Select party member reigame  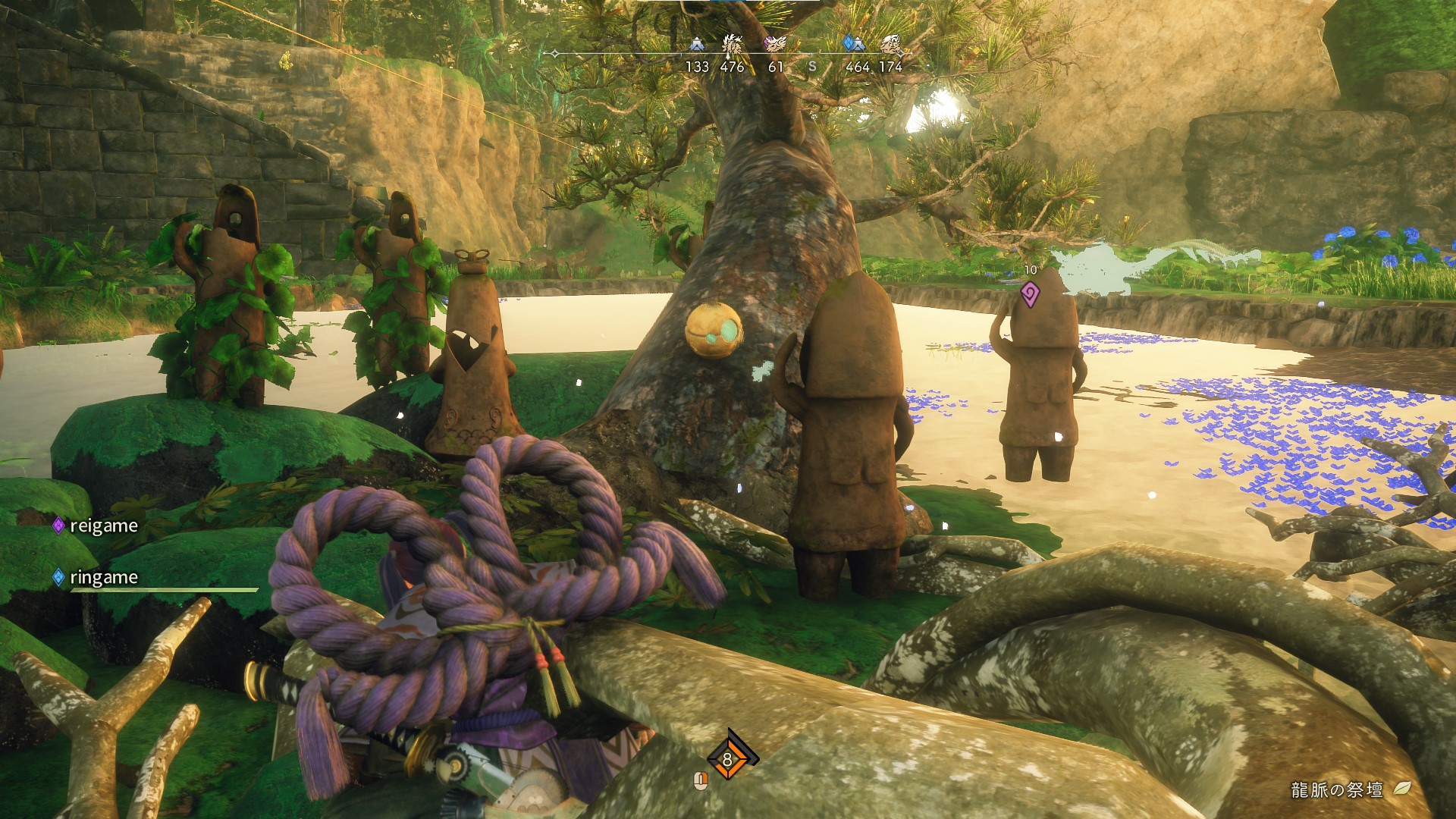pyautogui.click(x=103, y=526)
